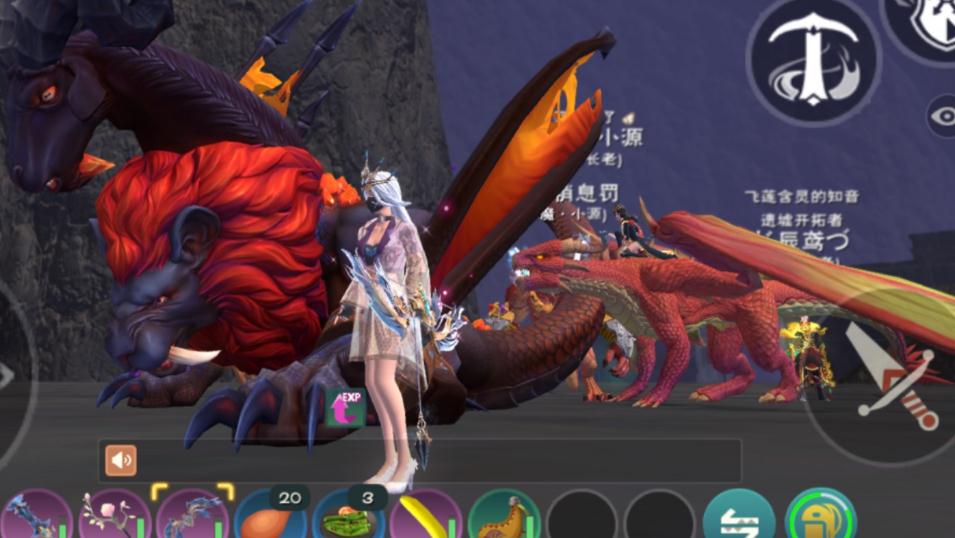Equip the highlighted bow weapon slot
The image size is (955, 538).
tap(192, 517)
